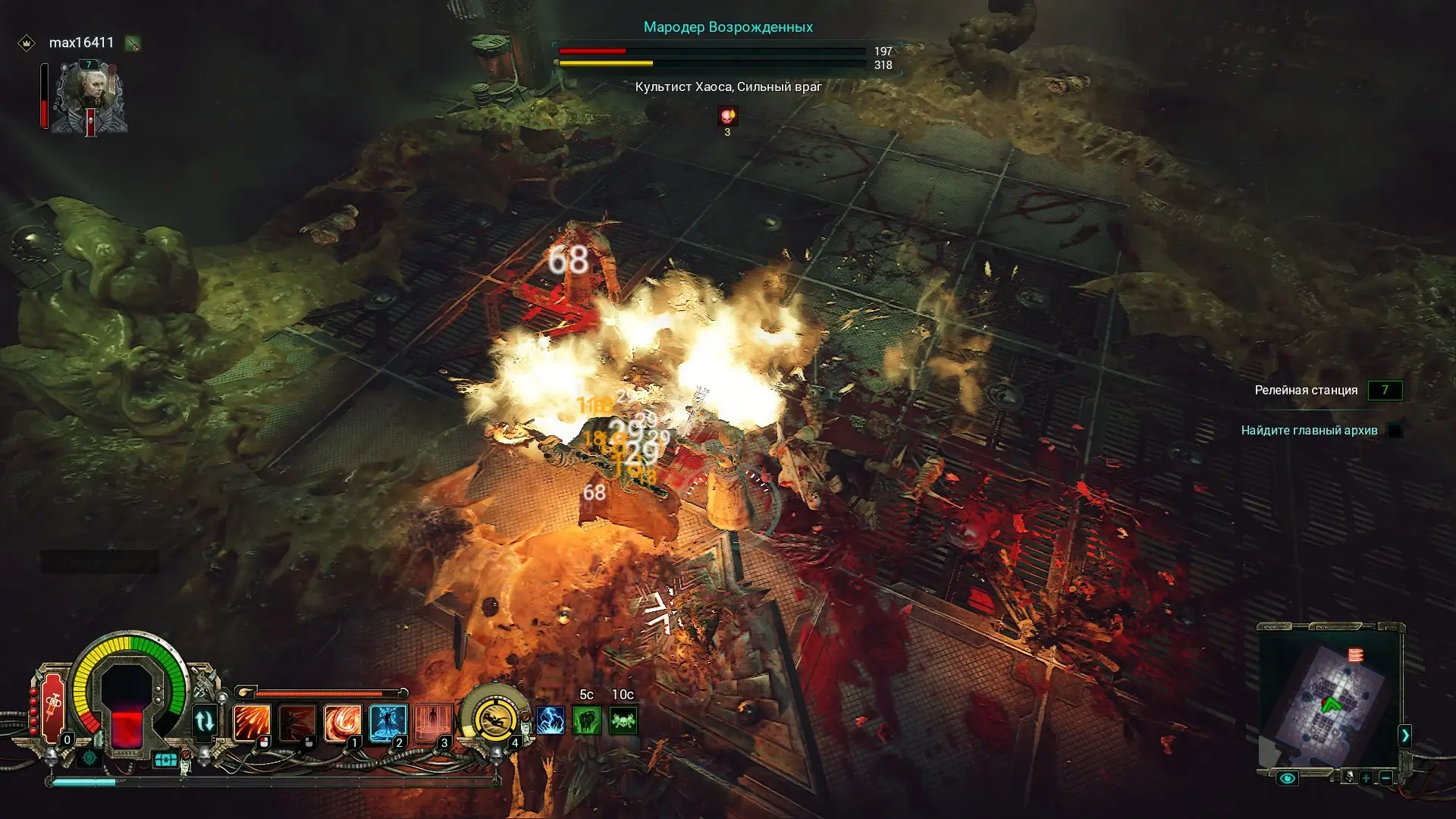Activate the fiery burst attack skill

pyautogui.click(x=252, y=723)
